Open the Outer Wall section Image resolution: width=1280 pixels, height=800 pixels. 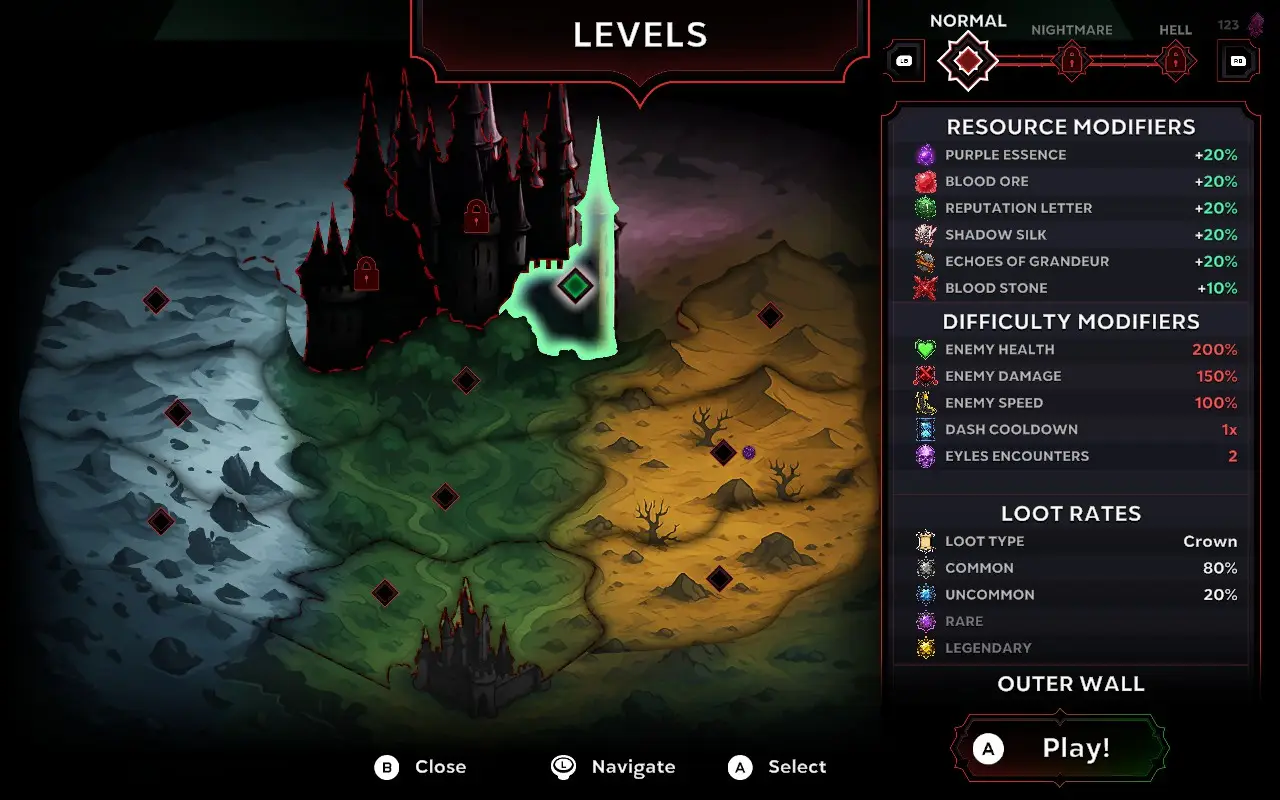click(1071, 684)
